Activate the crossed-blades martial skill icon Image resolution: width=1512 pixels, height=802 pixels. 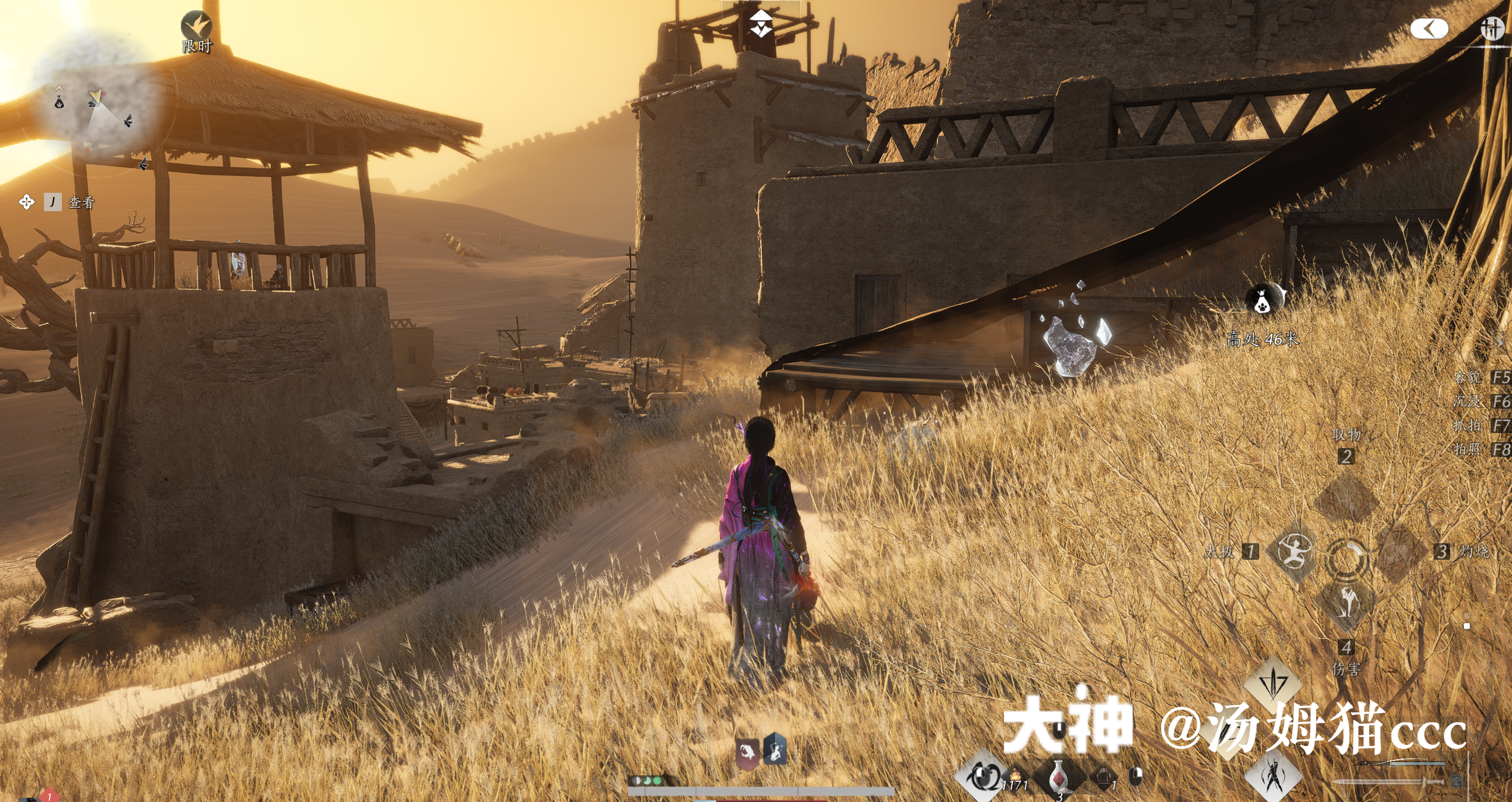1274,775
